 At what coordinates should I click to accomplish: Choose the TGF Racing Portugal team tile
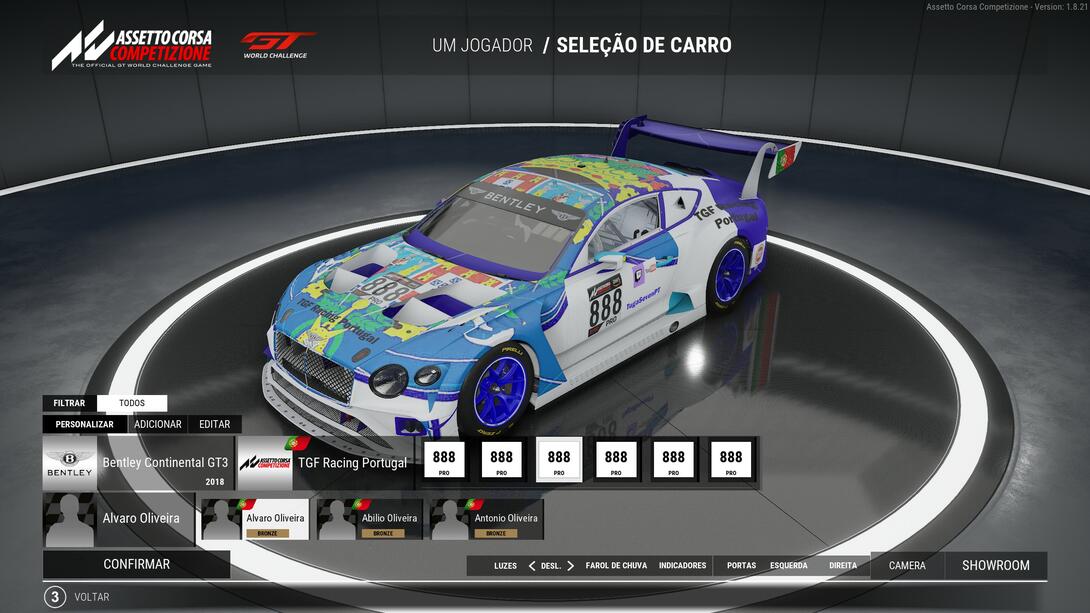pyautogui.click(x=324, y=463)
